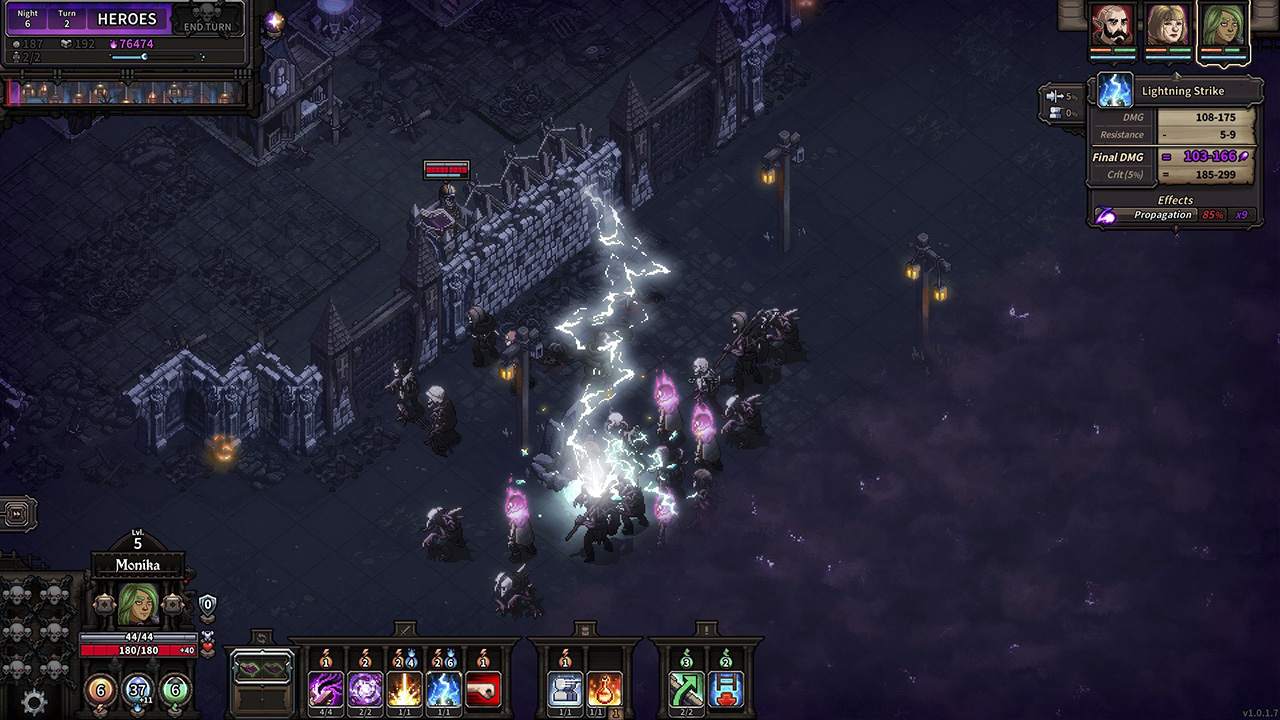The height and width of the screenshot is (720, 1280).
Task: Select the Lightning Strike spell icon
Action: pyautogui.click(x=442, y=688)
